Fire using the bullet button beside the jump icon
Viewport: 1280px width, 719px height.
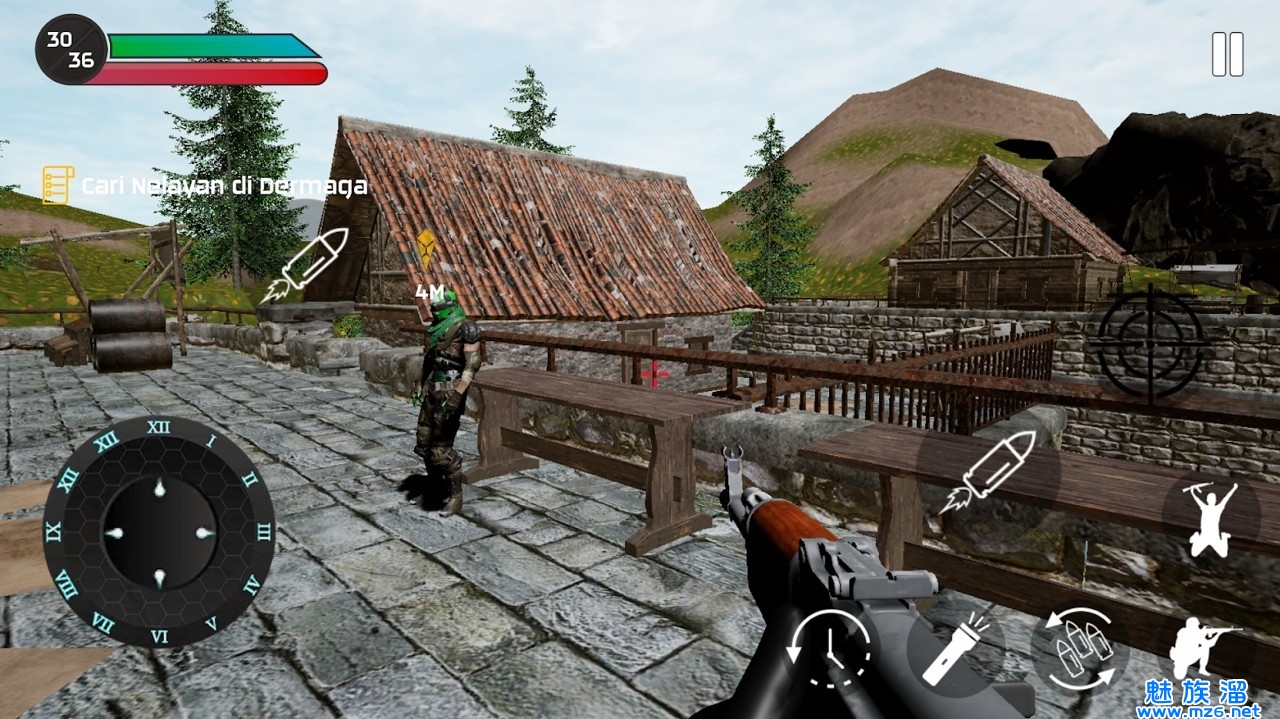988,471
